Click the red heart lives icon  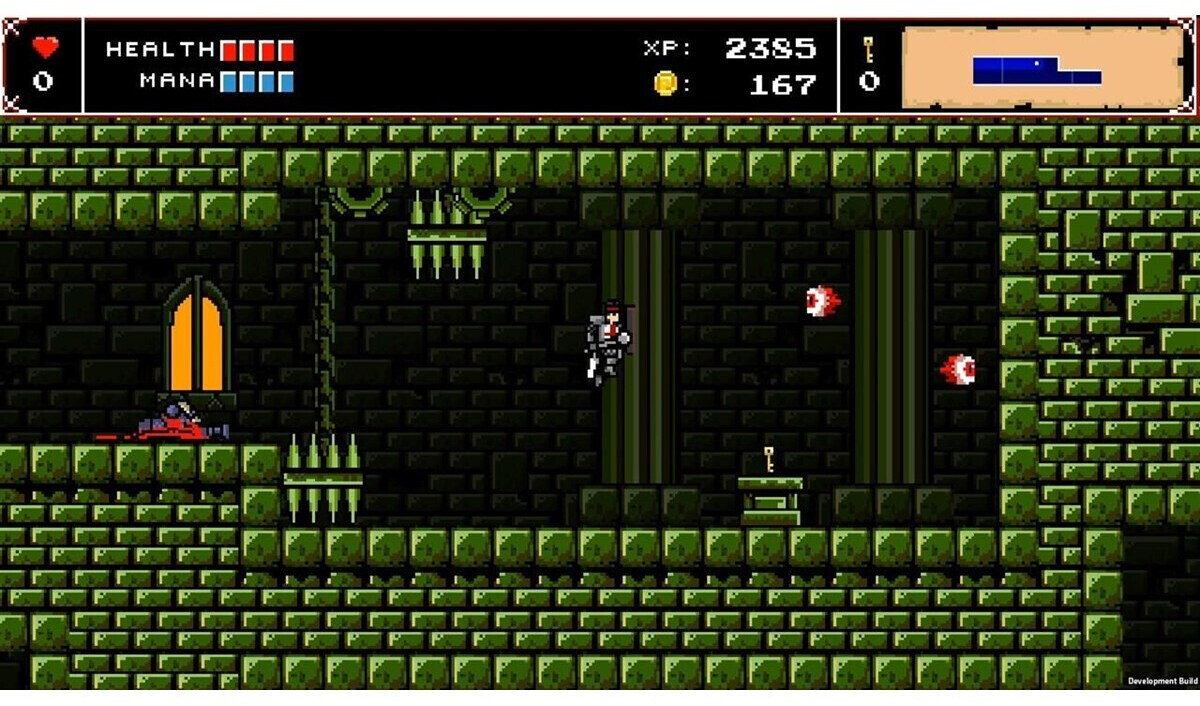(x=45, y=47)
